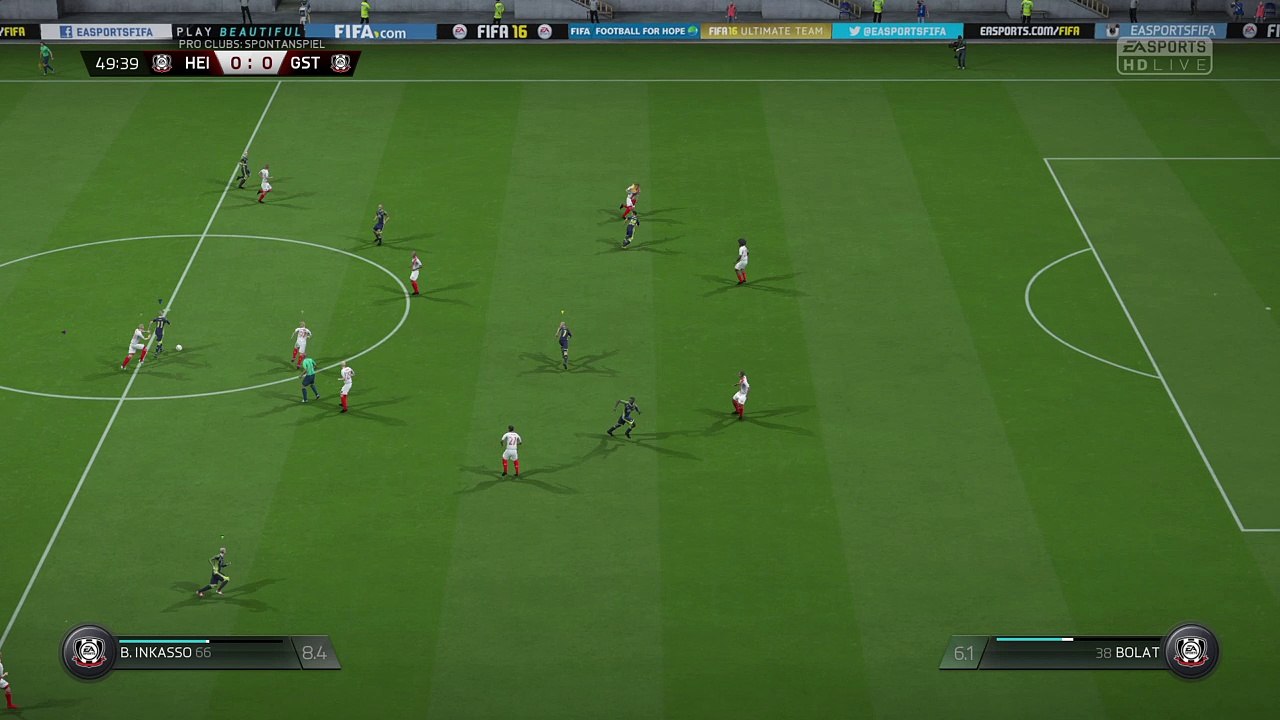Click the EA Sports HD Live logo
The image size is (1280, 720).
point(1164,56)
